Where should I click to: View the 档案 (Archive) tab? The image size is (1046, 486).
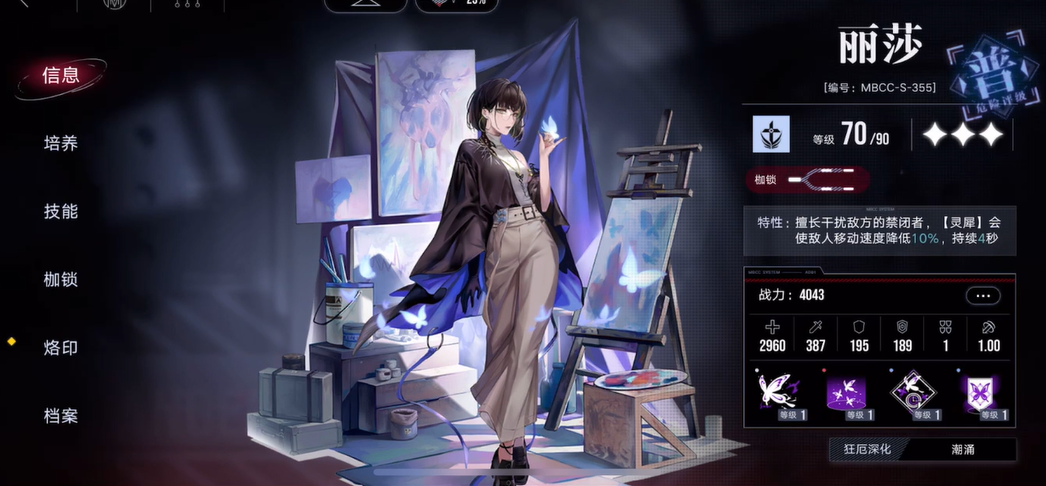point(60,415)
